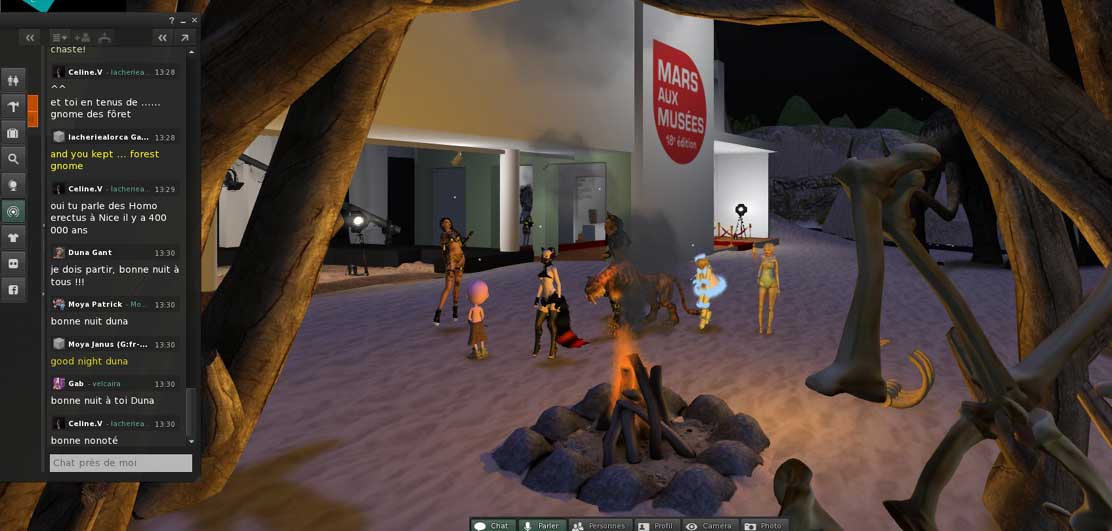
Task: Open chat window help question mark
Action: (x=172, y=20)
